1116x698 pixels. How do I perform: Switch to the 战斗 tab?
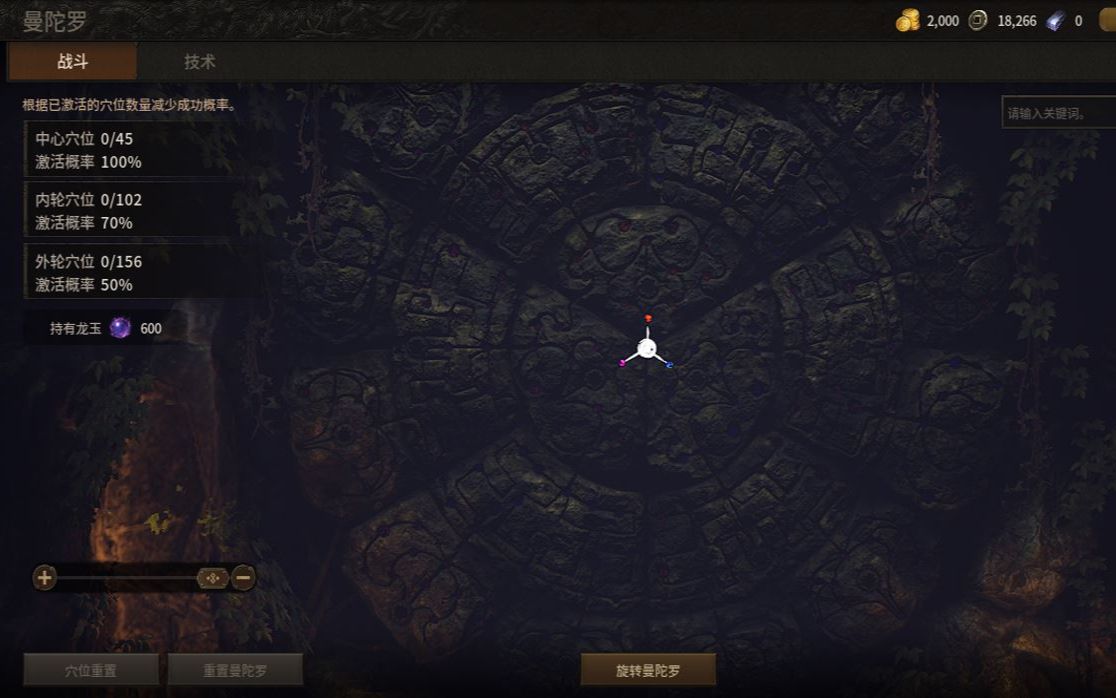(72, 61)
